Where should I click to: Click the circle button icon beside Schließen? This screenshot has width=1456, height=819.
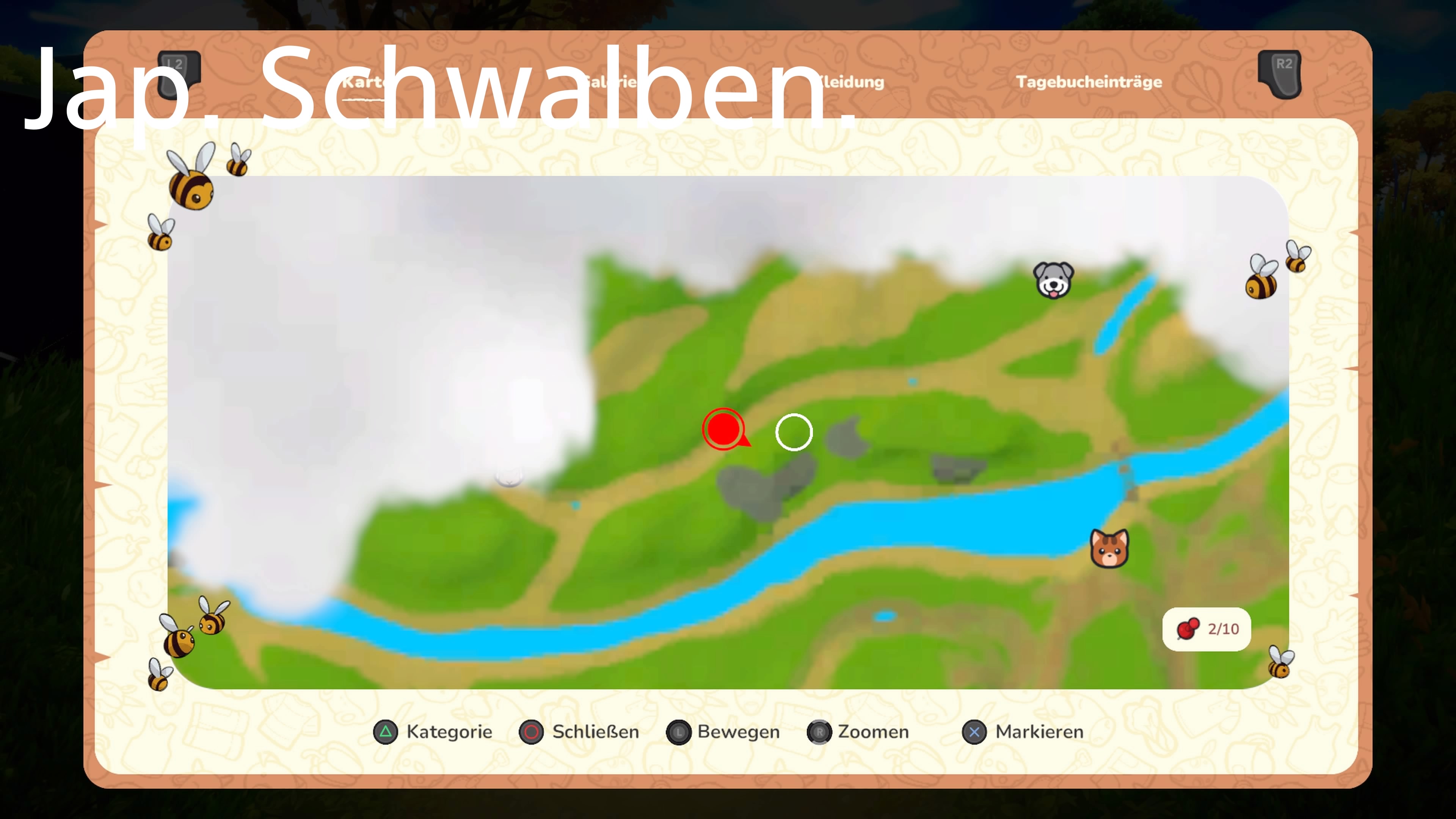(531, 732)
